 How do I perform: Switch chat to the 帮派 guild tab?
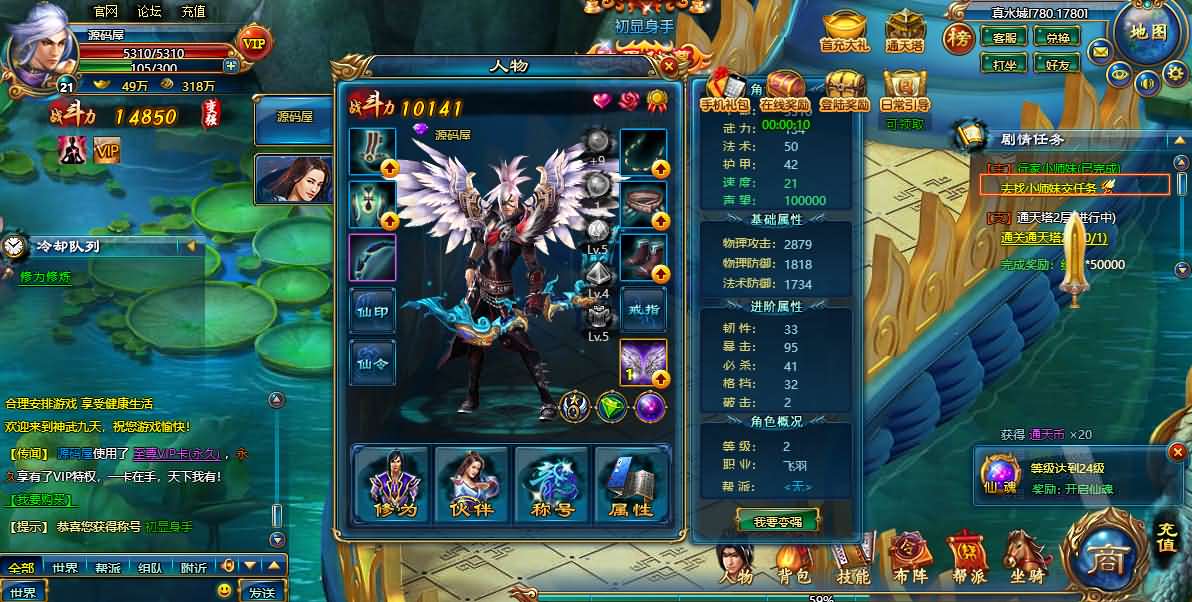[x=108, y=568]
